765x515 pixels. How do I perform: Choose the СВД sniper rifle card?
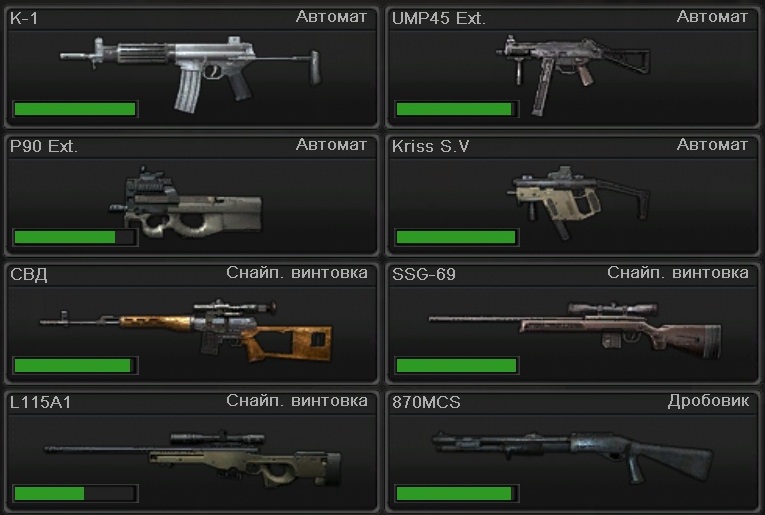point(191,323)
